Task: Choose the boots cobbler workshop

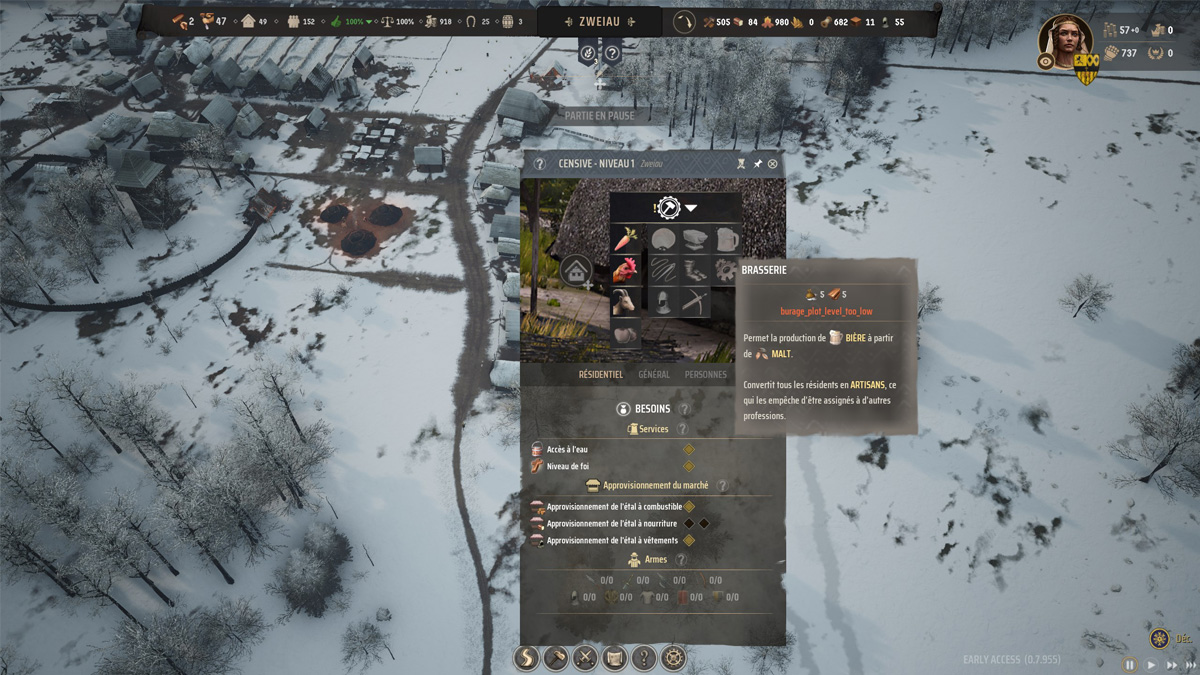Action: (695, 270)
